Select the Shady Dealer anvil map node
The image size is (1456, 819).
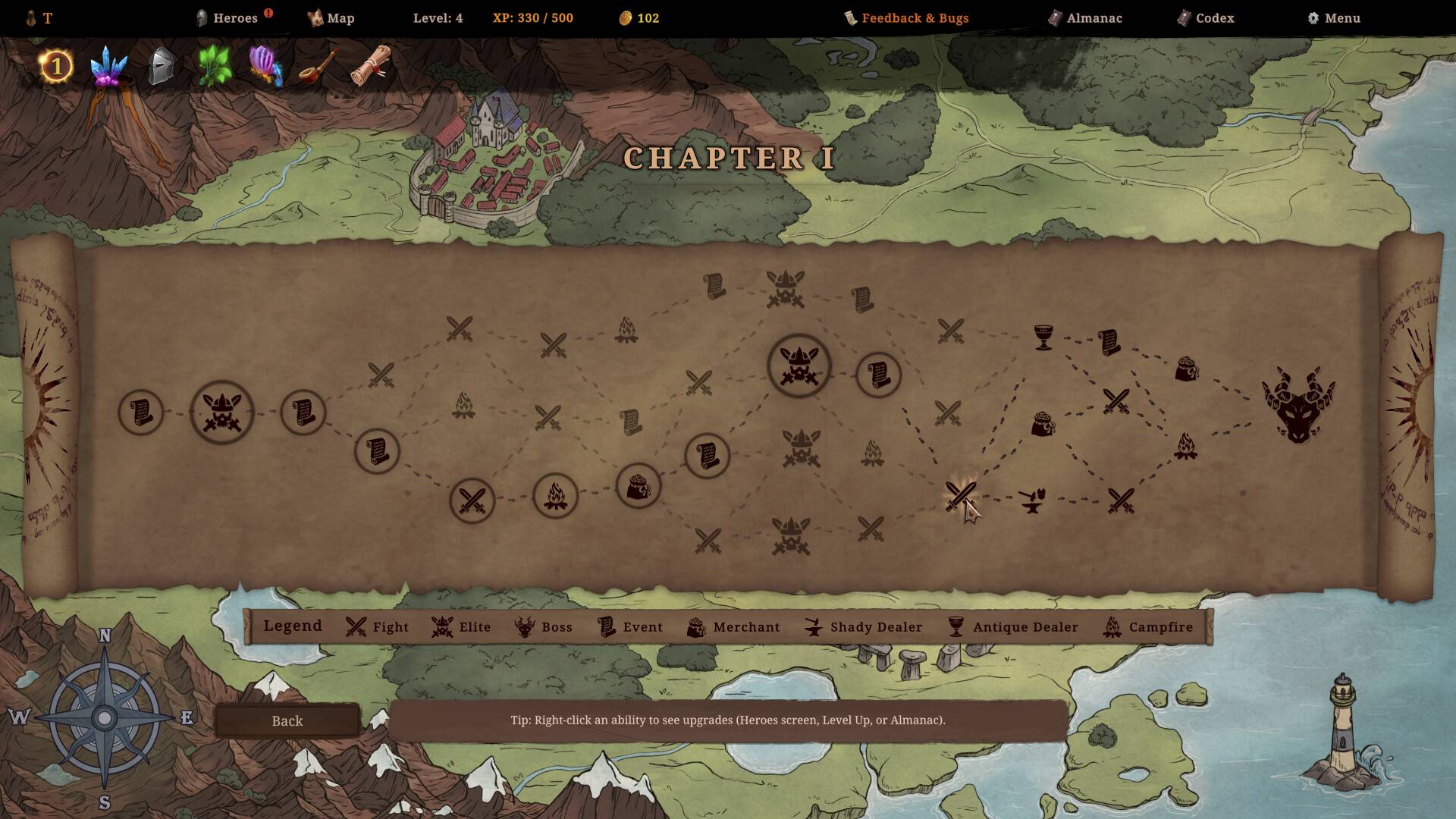[x=1031, y=500]
